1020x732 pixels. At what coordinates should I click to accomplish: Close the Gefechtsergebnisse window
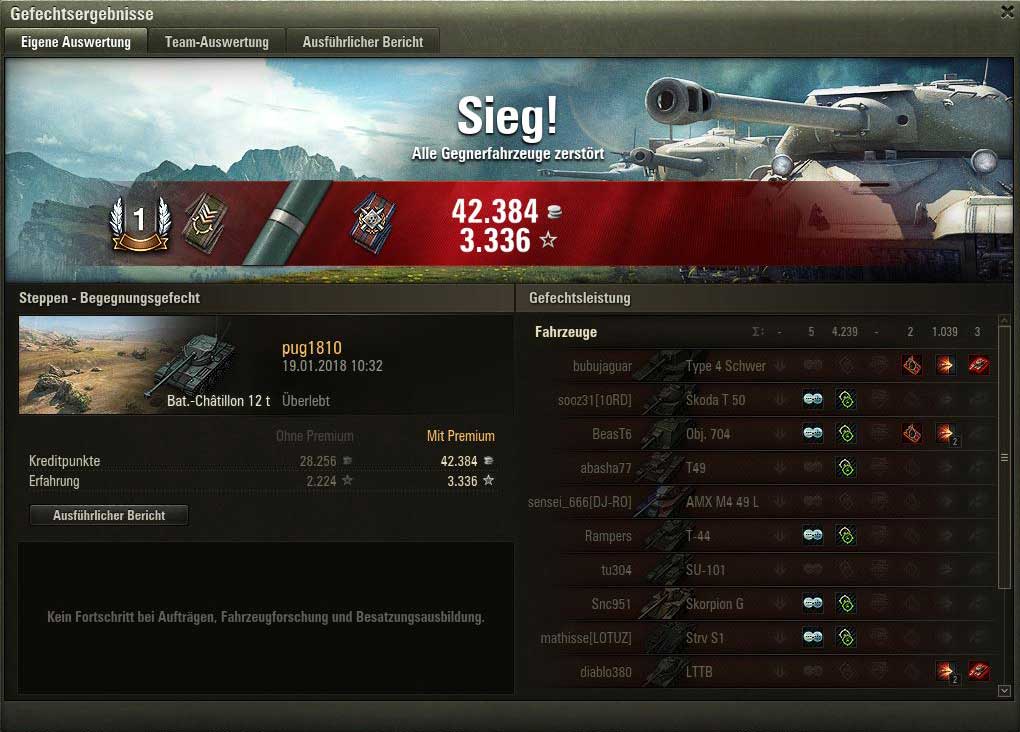click(x=1006, y=12)
